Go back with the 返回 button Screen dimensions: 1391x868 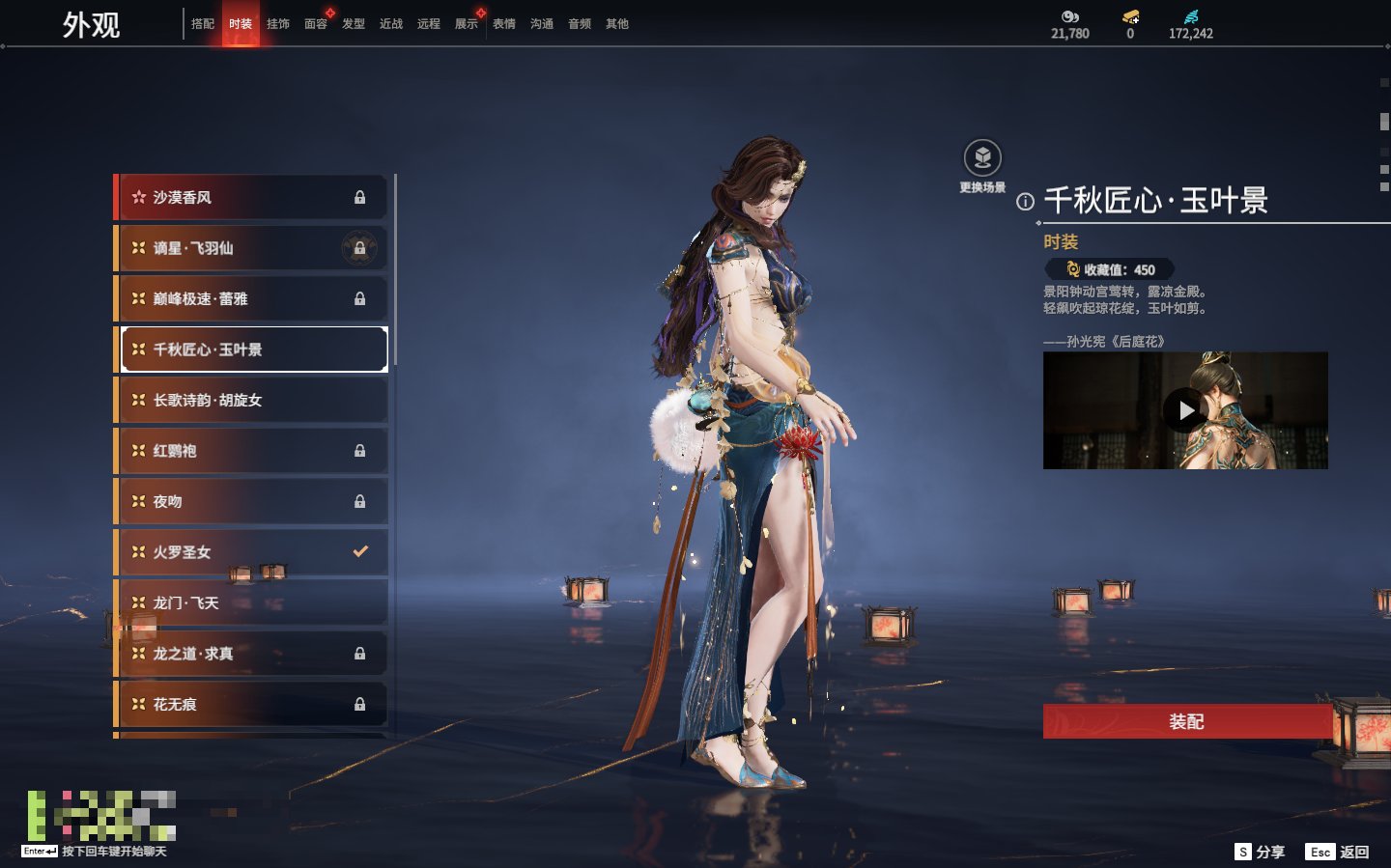click(x=1338, y=852)
